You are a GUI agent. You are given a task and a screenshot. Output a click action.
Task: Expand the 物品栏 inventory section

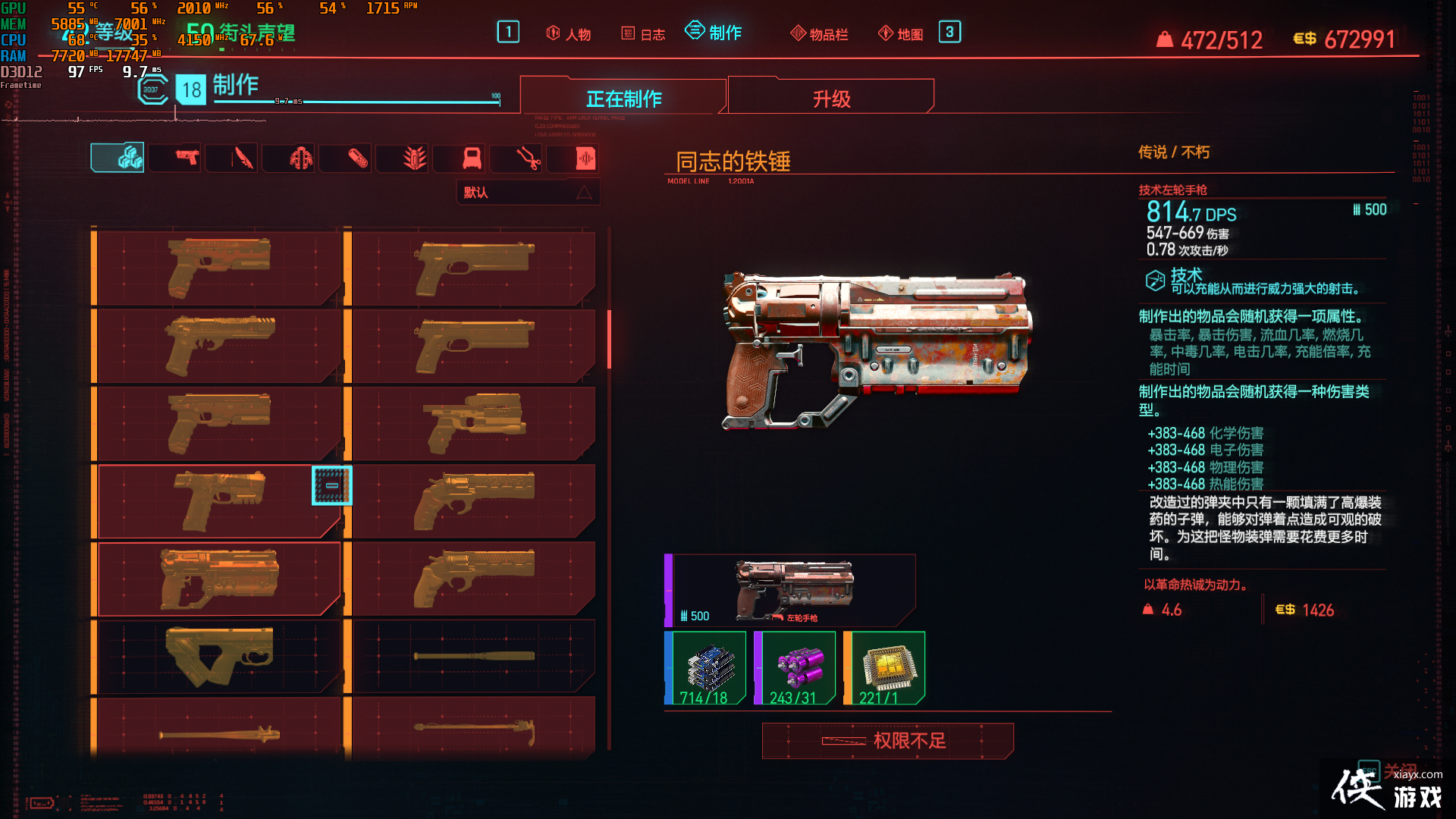819,33
